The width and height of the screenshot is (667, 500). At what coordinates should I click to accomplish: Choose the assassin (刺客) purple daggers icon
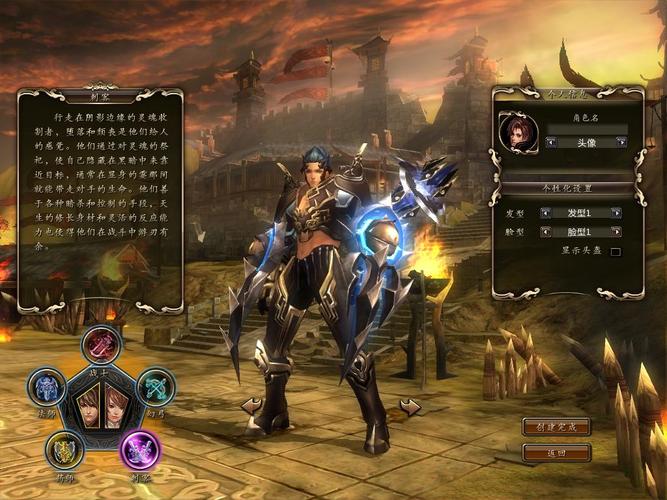click(139, 450)
